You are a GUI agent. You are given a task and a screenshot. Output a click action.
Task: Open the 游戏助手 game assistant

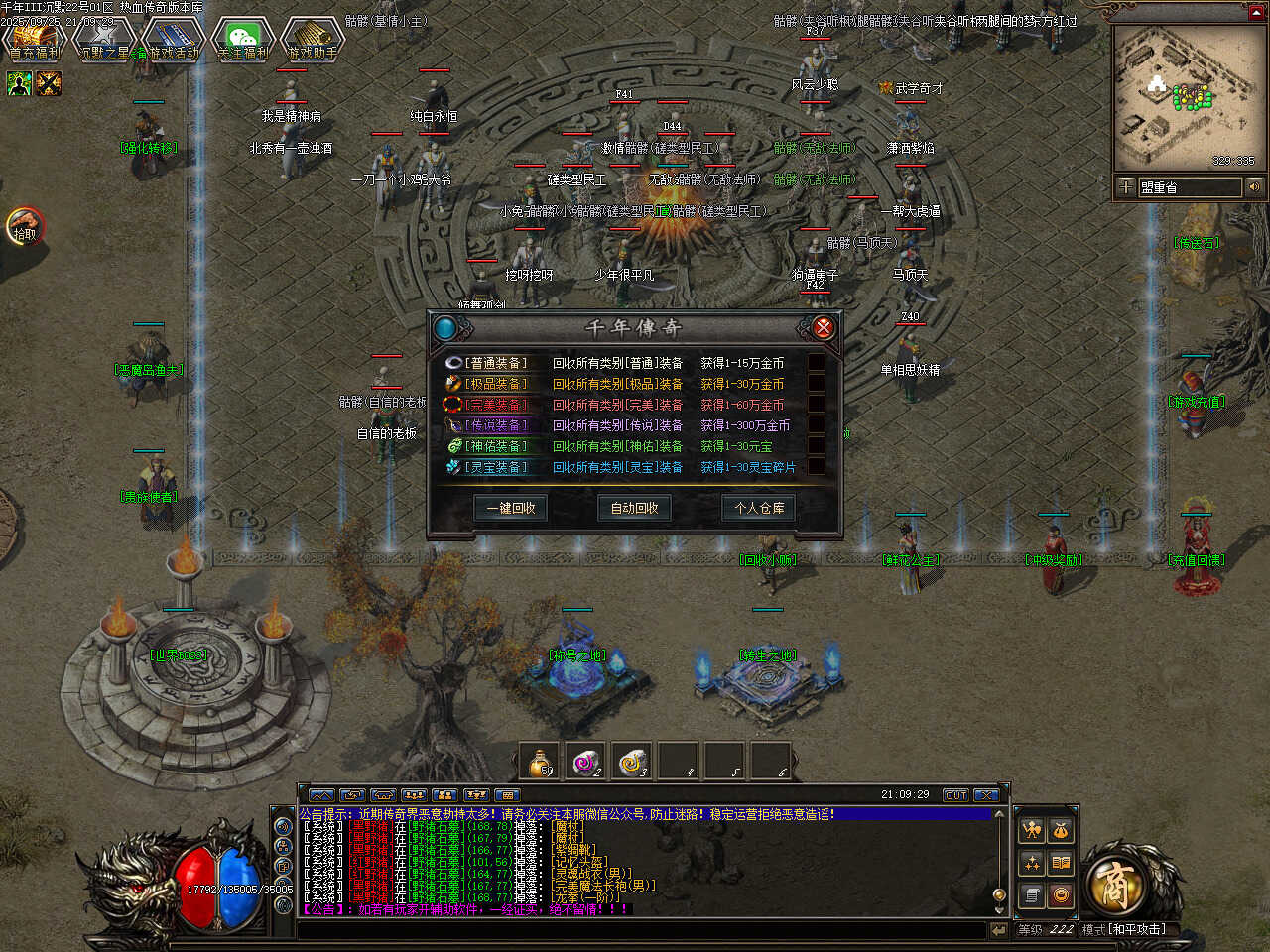[x=313, y=40]
